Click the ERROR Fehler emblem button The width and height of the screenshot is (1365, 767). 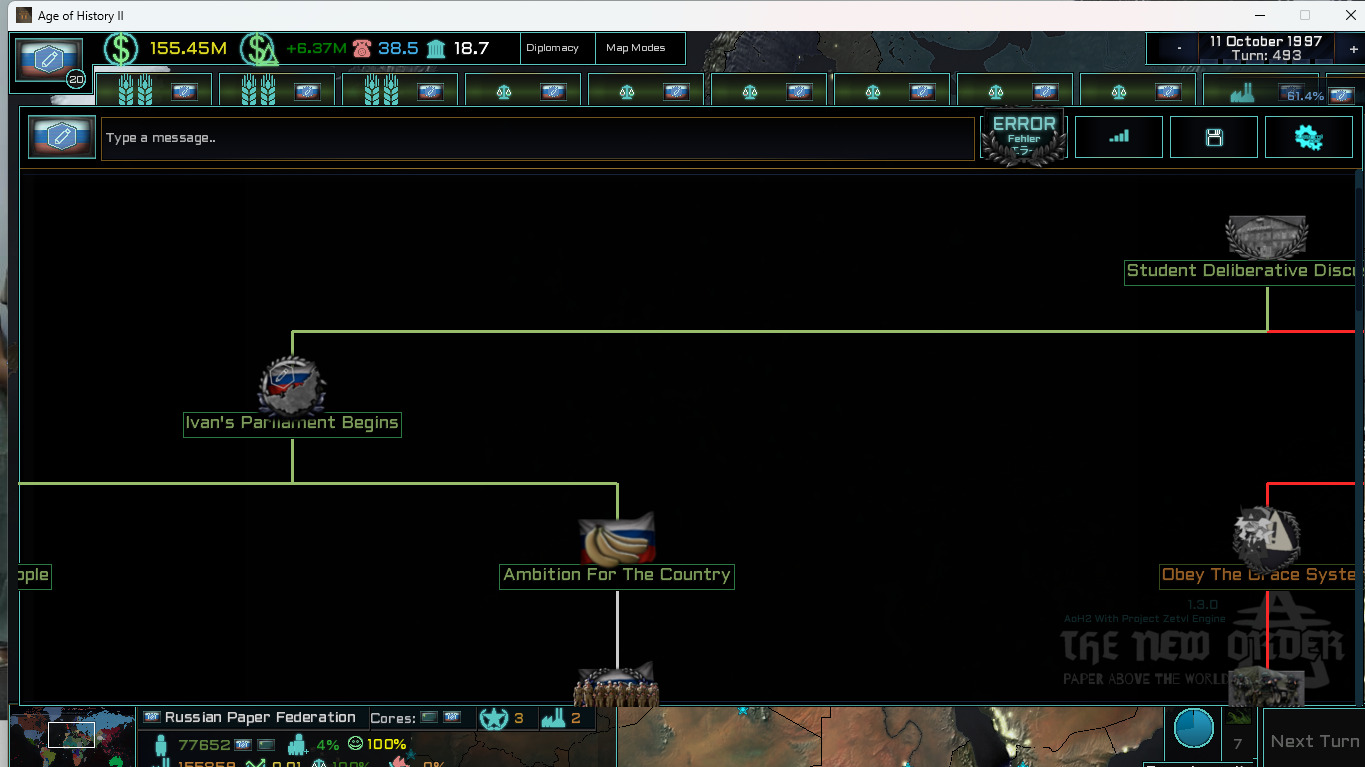pyautogui.click(x=1023, y=137)
